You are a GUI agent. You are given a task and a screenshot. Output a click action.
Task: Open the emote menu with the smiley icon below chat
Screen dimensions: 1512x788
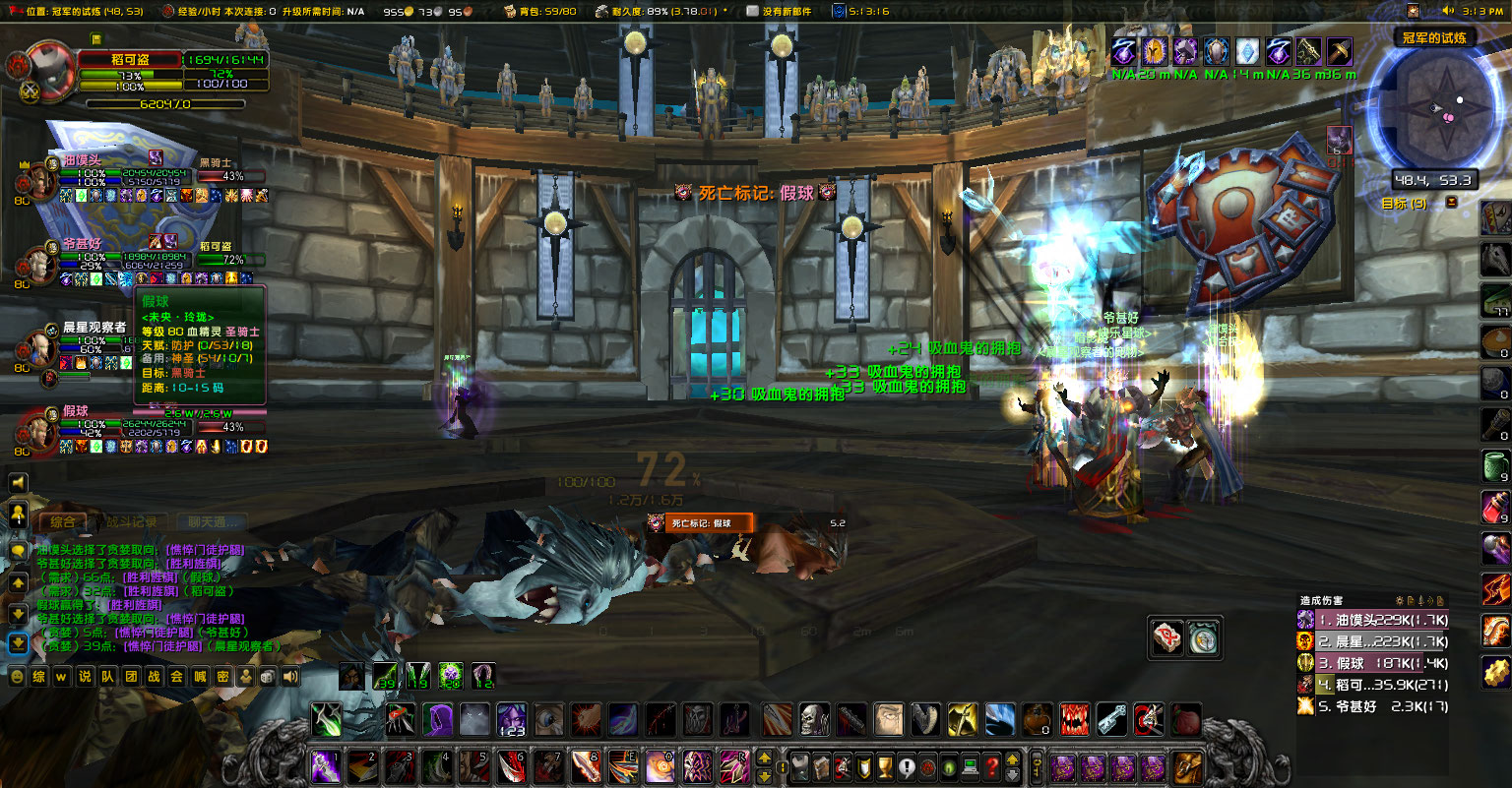pyautogui.click(x=17, y=676)
